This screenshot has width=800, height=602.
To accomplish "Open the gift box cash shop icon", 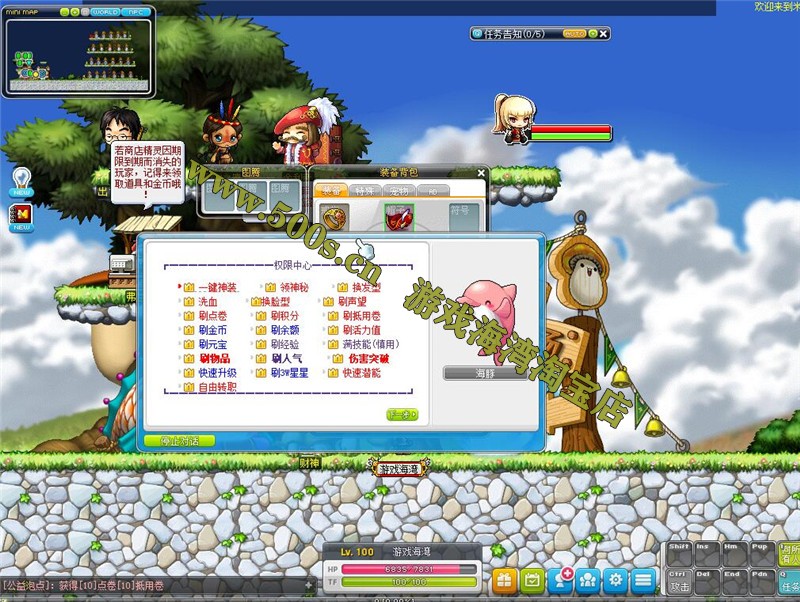I will [505, 579].
